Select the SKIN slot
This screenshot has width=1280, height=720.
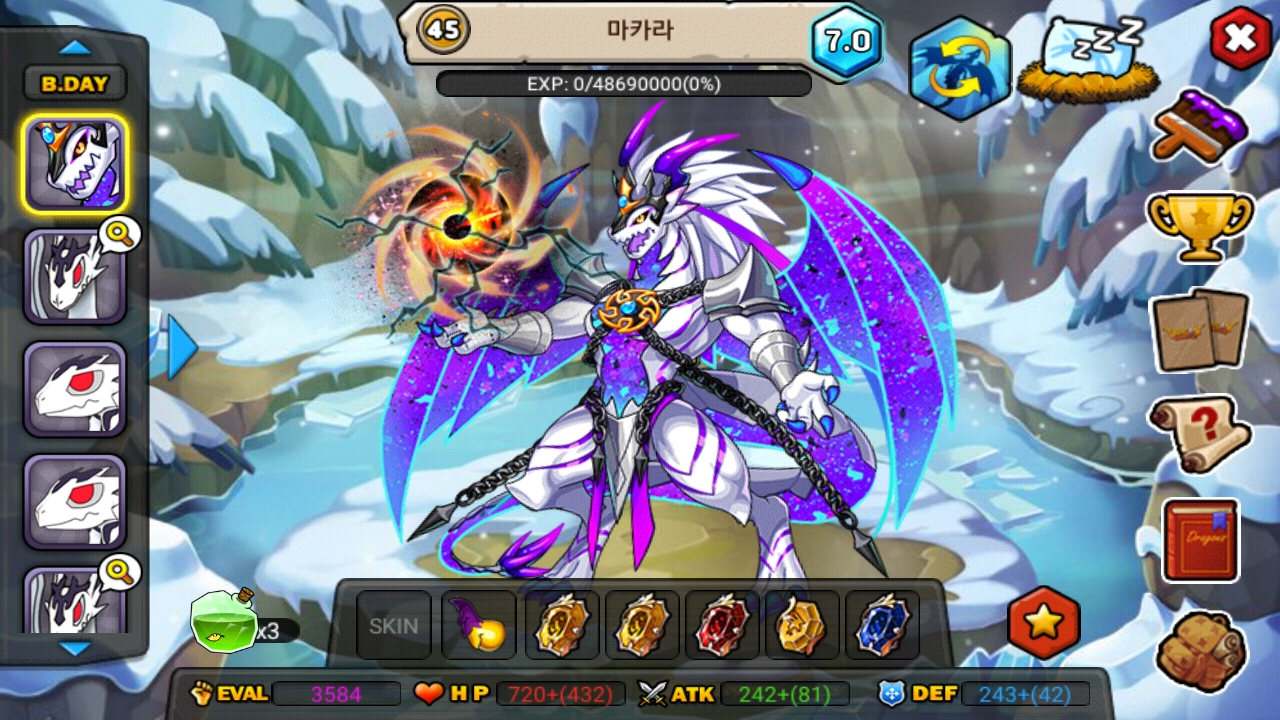point(394,626)
